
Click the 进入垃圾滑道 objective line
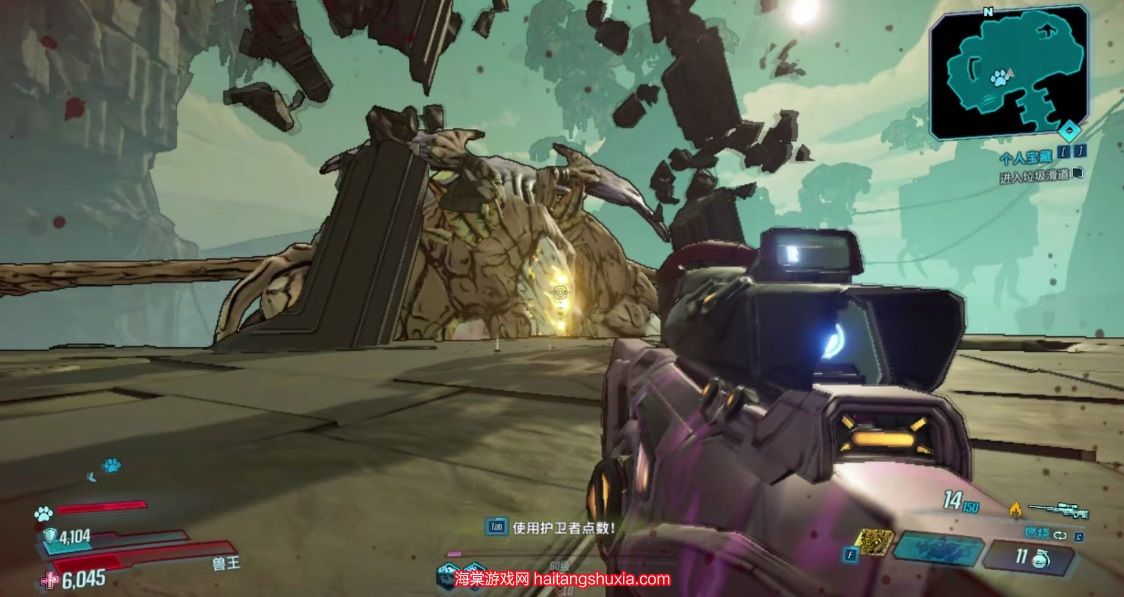[x=1034, y=175]
